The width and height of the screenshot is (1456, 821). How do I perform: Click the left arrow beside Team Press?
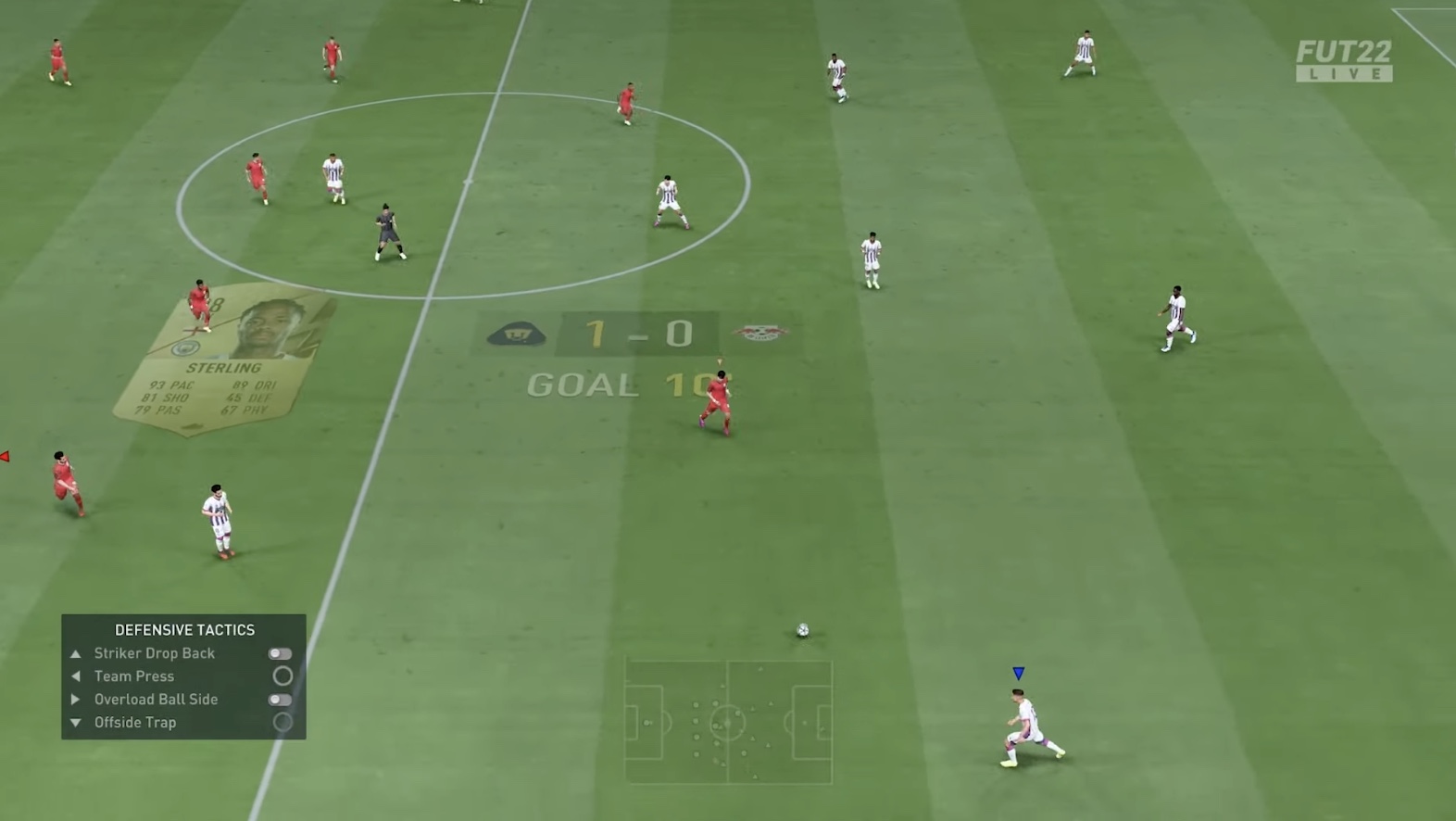76,676
